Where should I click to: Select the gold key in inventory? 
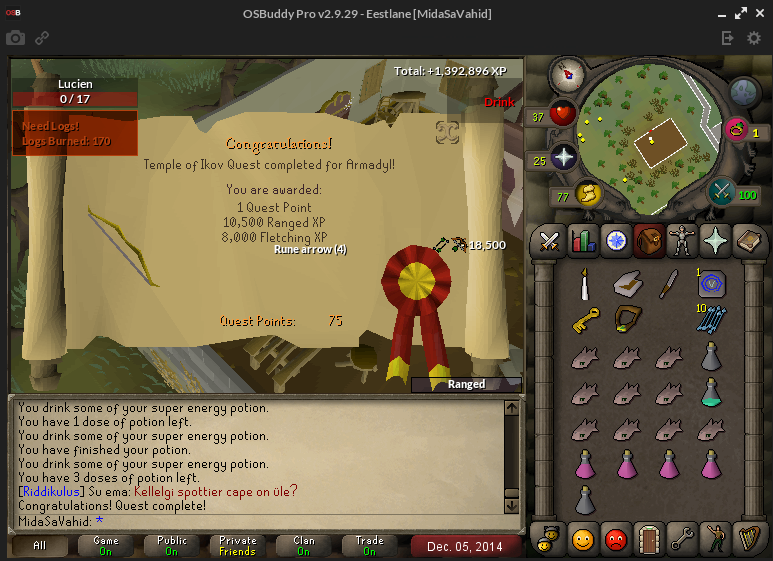(x=584, y=321)
